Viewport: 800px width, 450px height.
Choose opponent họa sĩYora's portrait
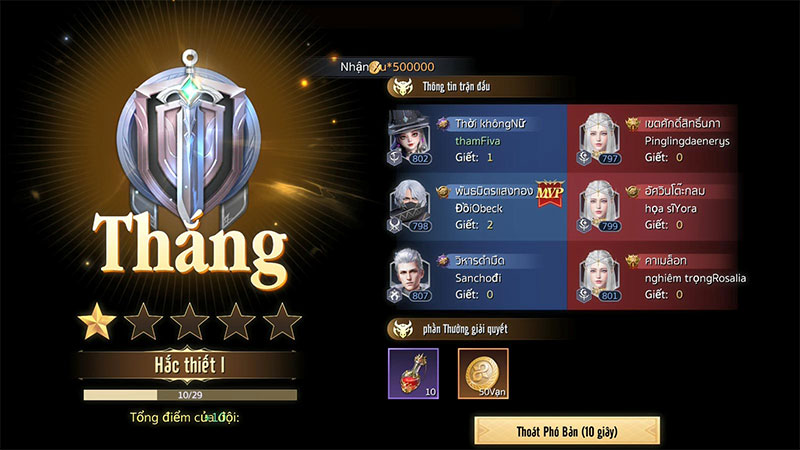pos(601,207)
